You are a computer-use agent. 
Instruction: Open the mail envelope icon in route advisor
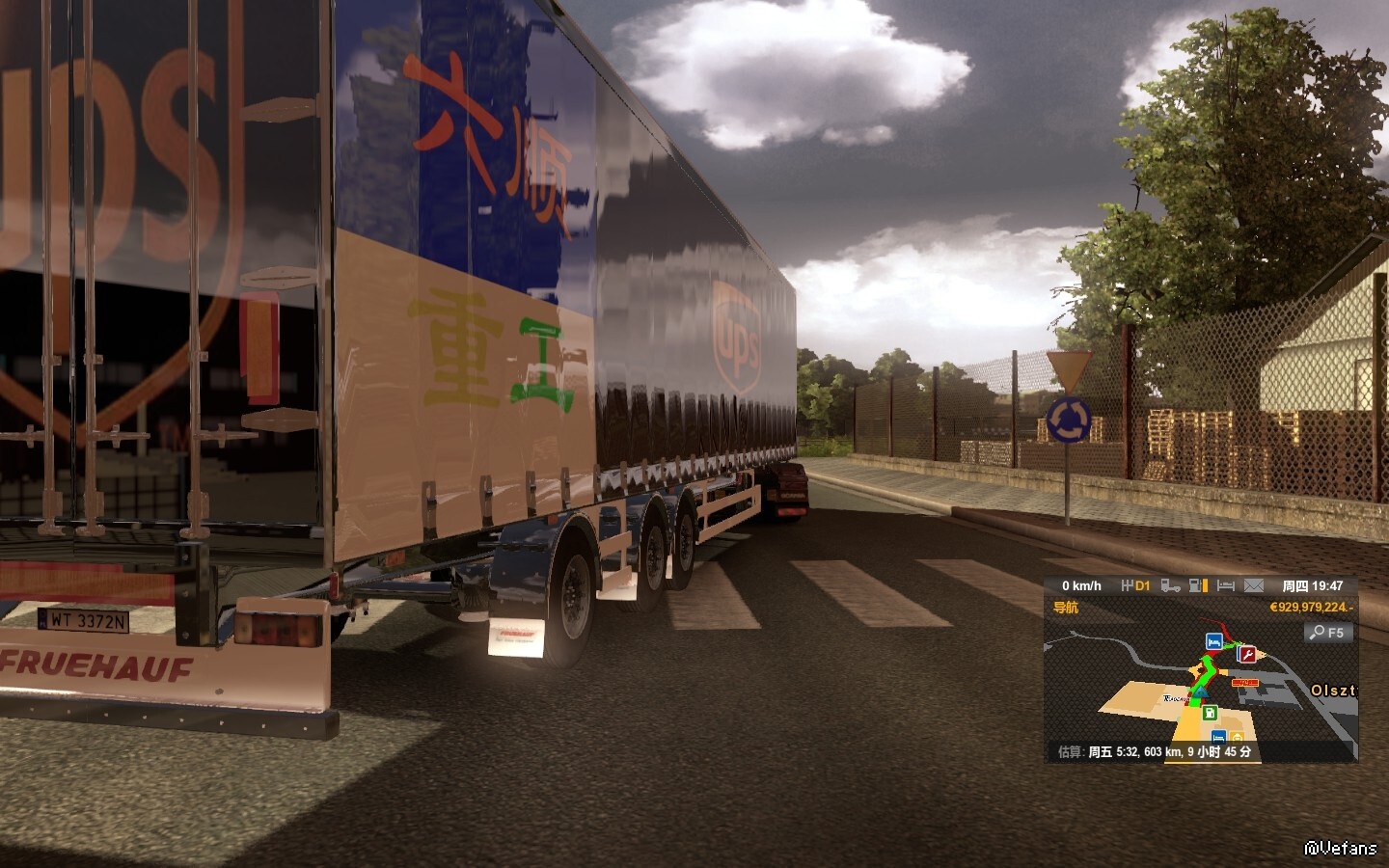[1253, 585]
